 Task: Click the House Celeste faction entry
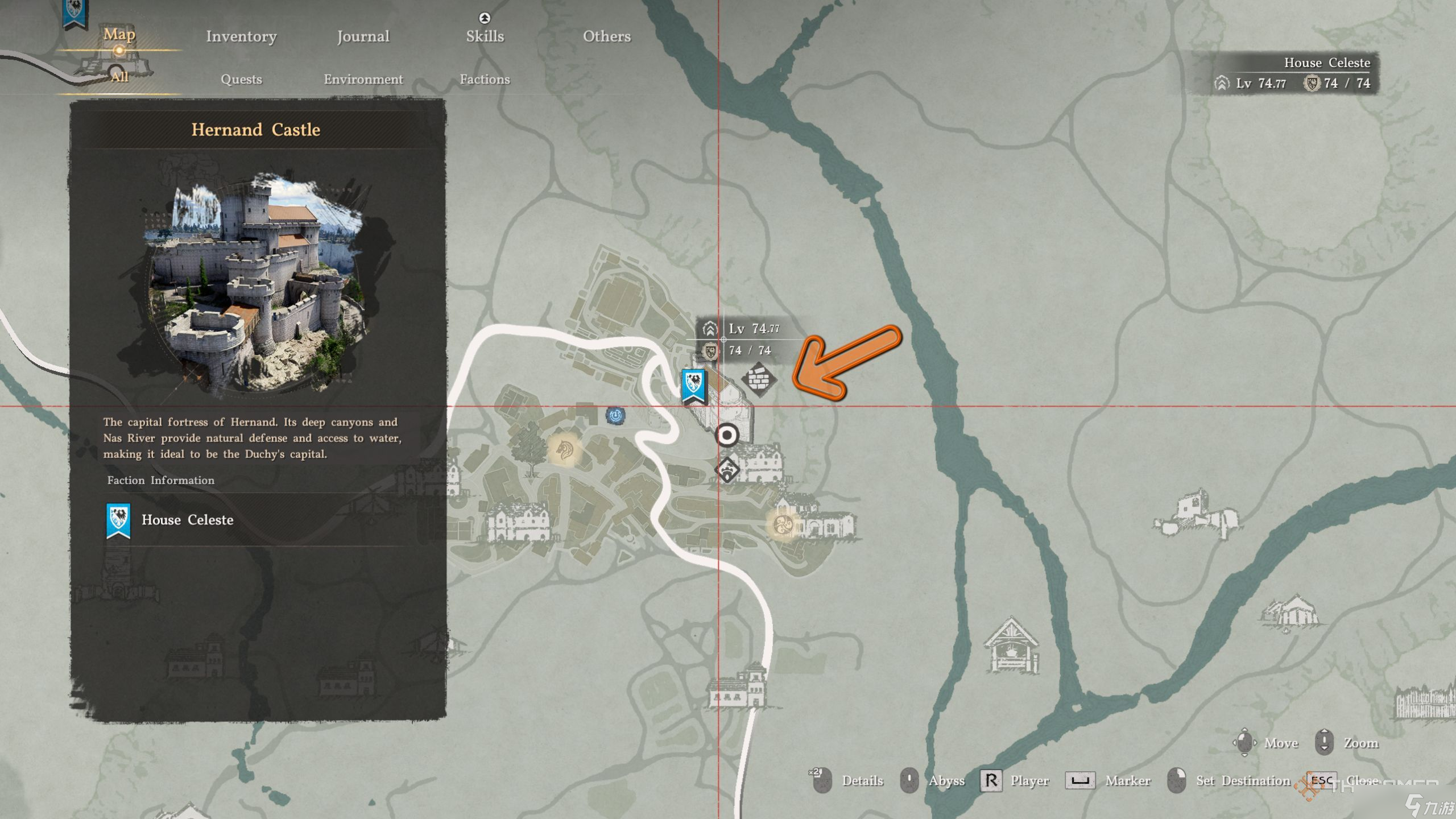[187, 520]
